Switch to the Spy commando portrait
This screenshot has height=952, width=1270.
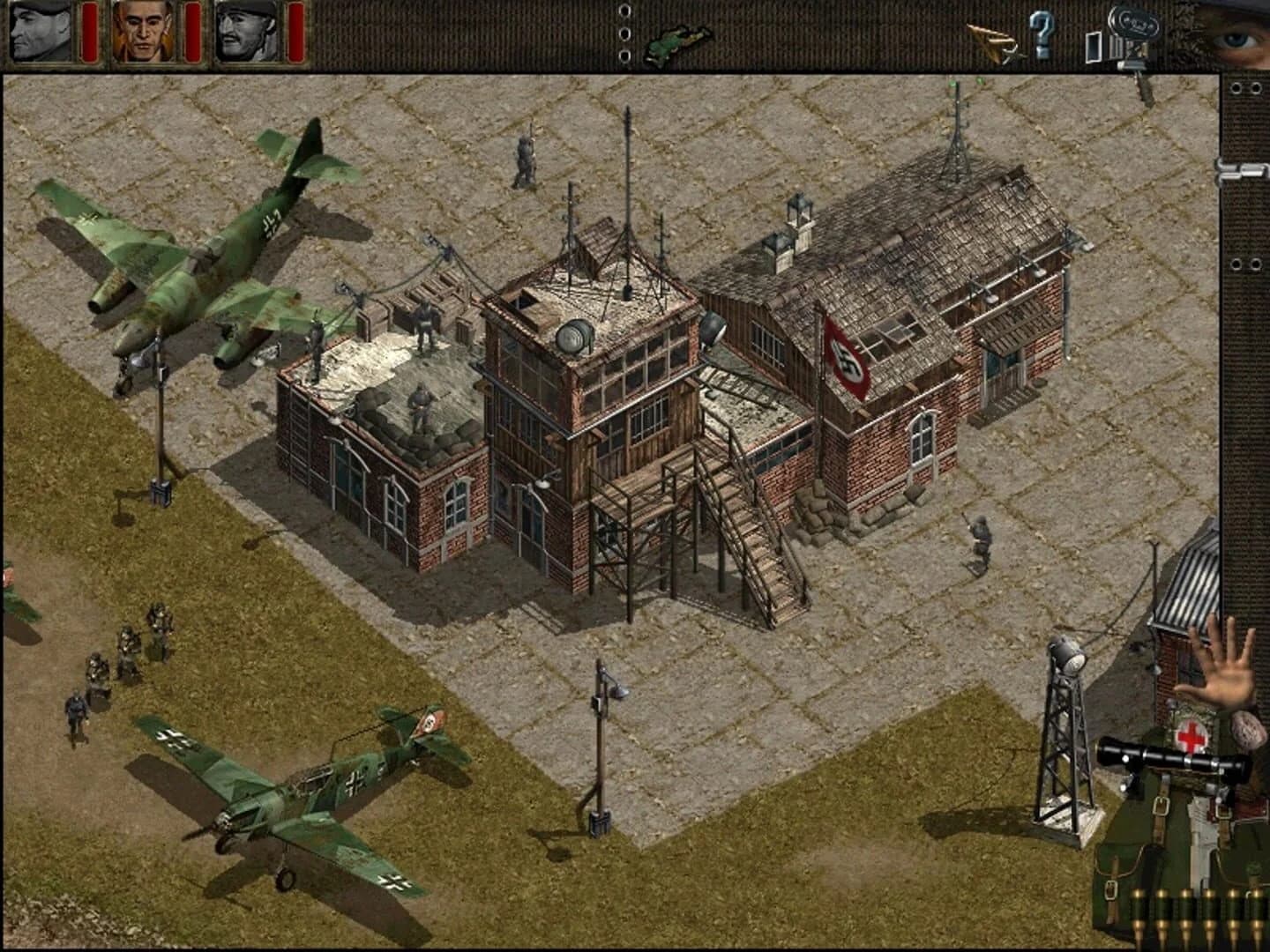[x=144, y=32]
